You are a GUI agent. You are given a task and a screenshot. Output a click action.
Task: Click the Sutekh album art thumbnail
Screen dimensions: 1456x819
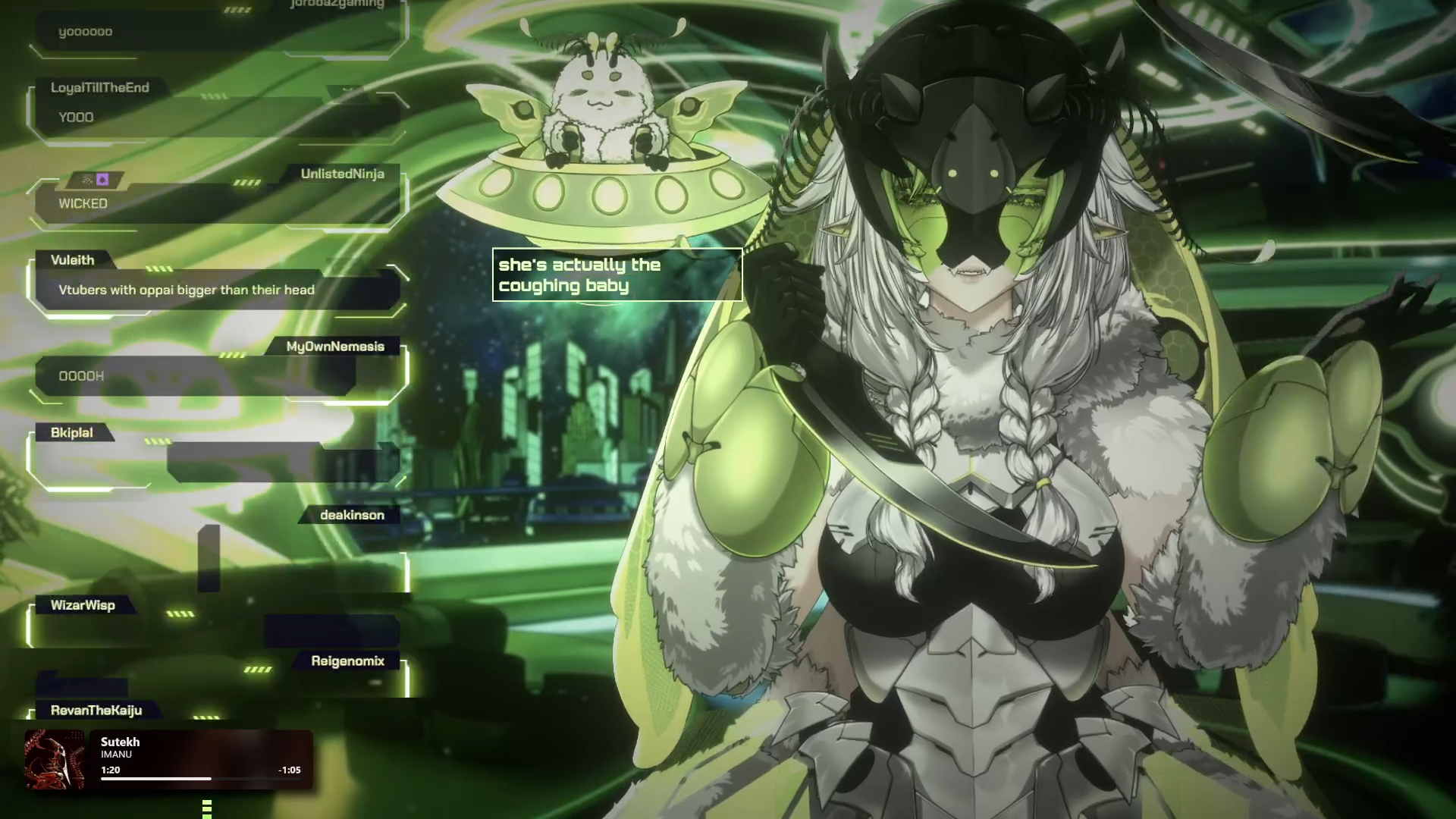(55, 759)
